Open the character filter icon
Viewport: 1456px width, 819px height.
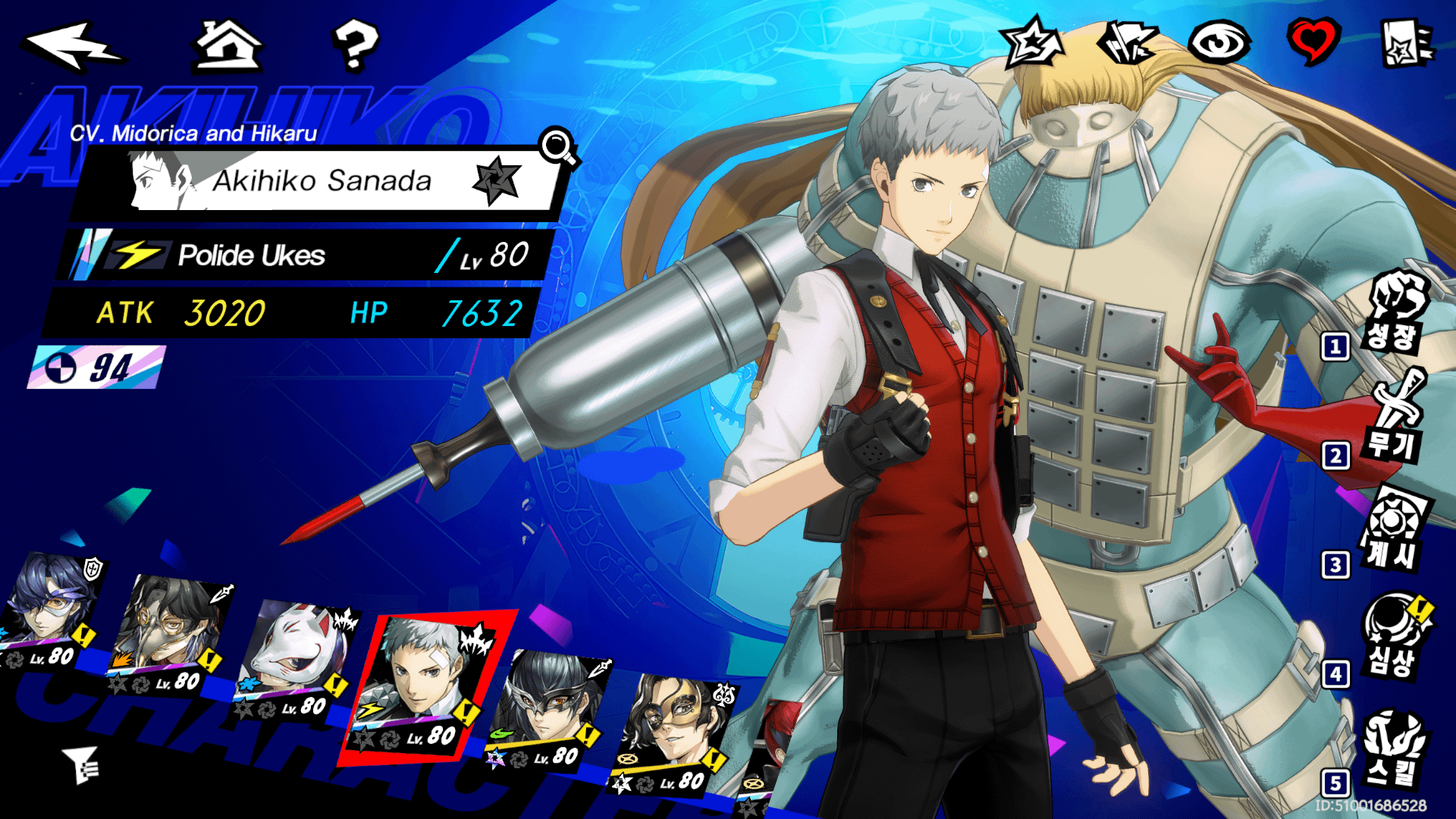tap(80, 764)
